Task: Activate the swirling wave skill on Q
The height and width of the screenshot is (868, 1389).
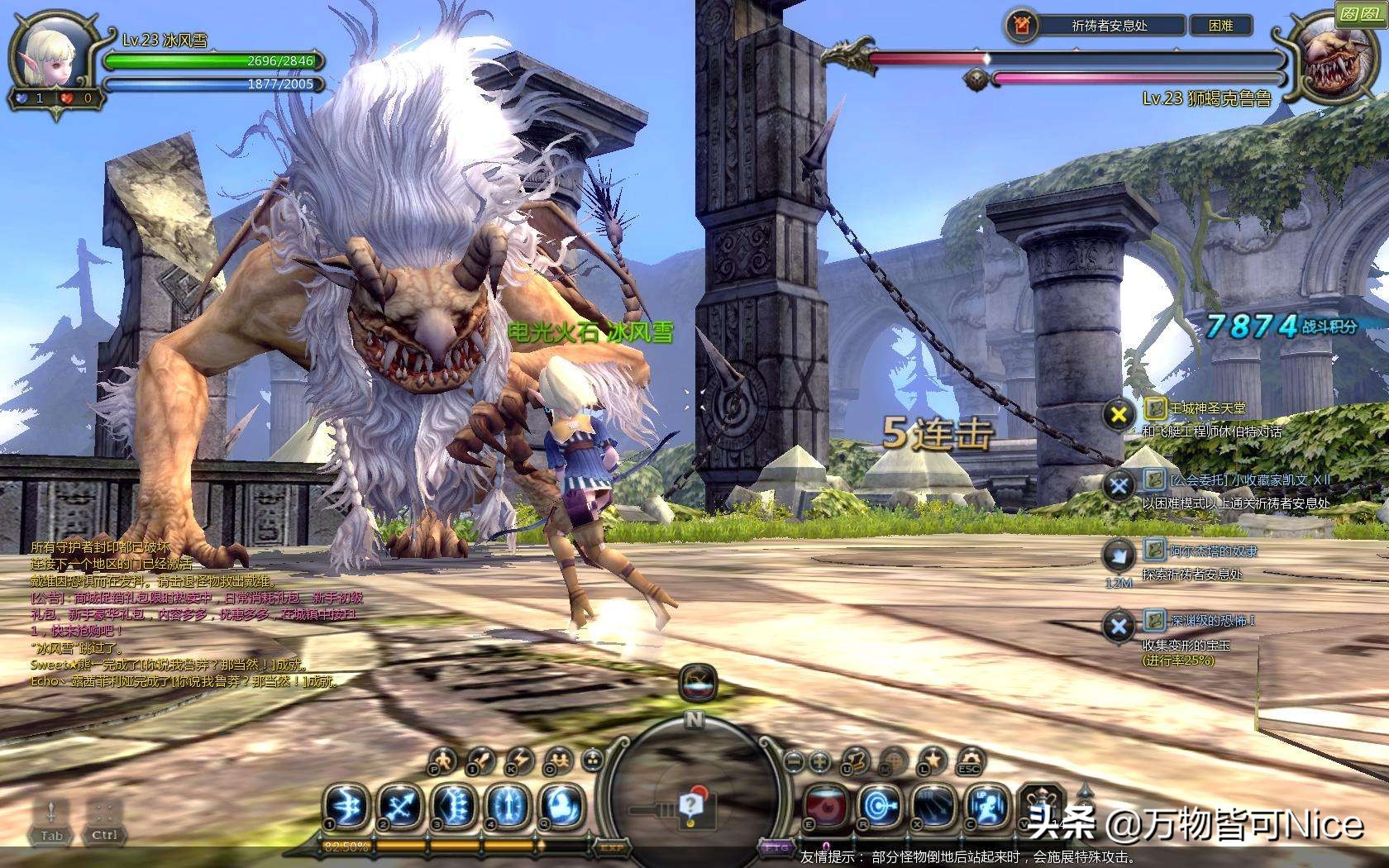Action: pos(561,805)
